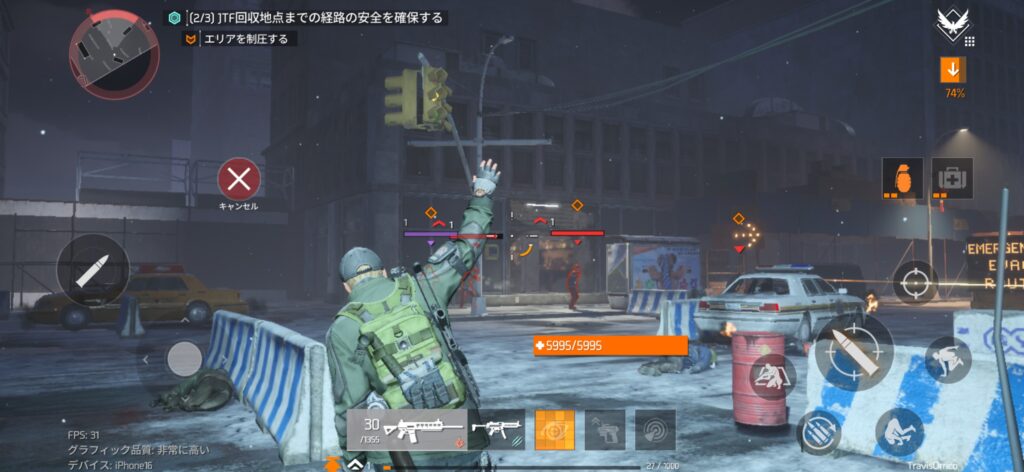Vault cover with the climbing figure button
The image size is (1024, 472).
(x=947, y=360)
